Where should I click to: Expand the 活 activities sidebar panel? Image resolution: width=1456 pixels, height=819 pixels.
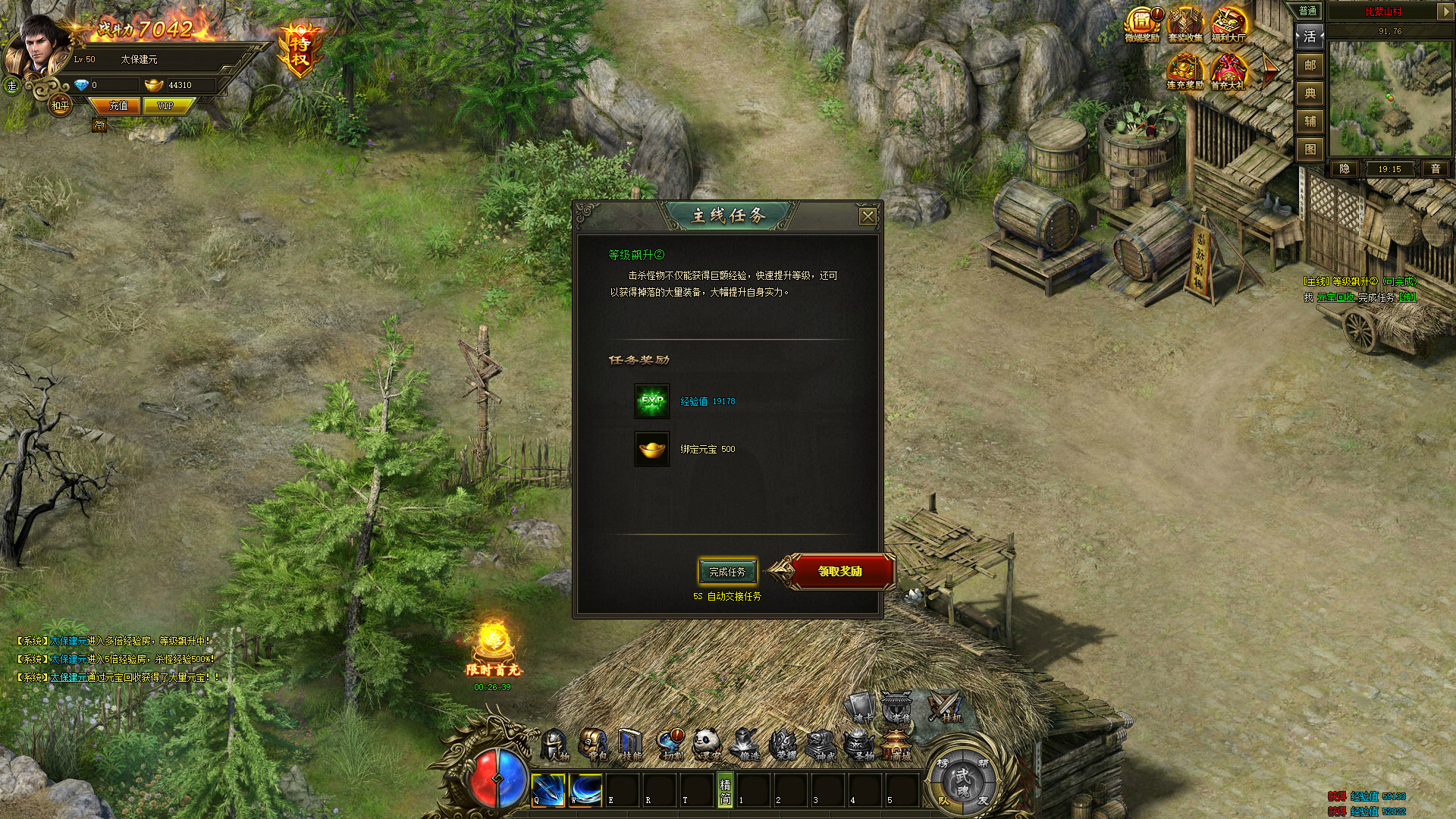click(x=1310, y=36)
